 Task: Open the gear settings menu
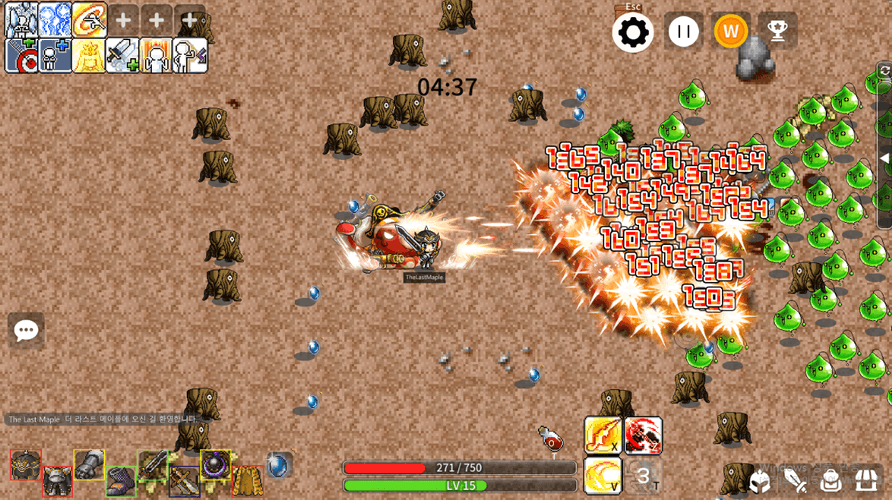tap(633, 32)
